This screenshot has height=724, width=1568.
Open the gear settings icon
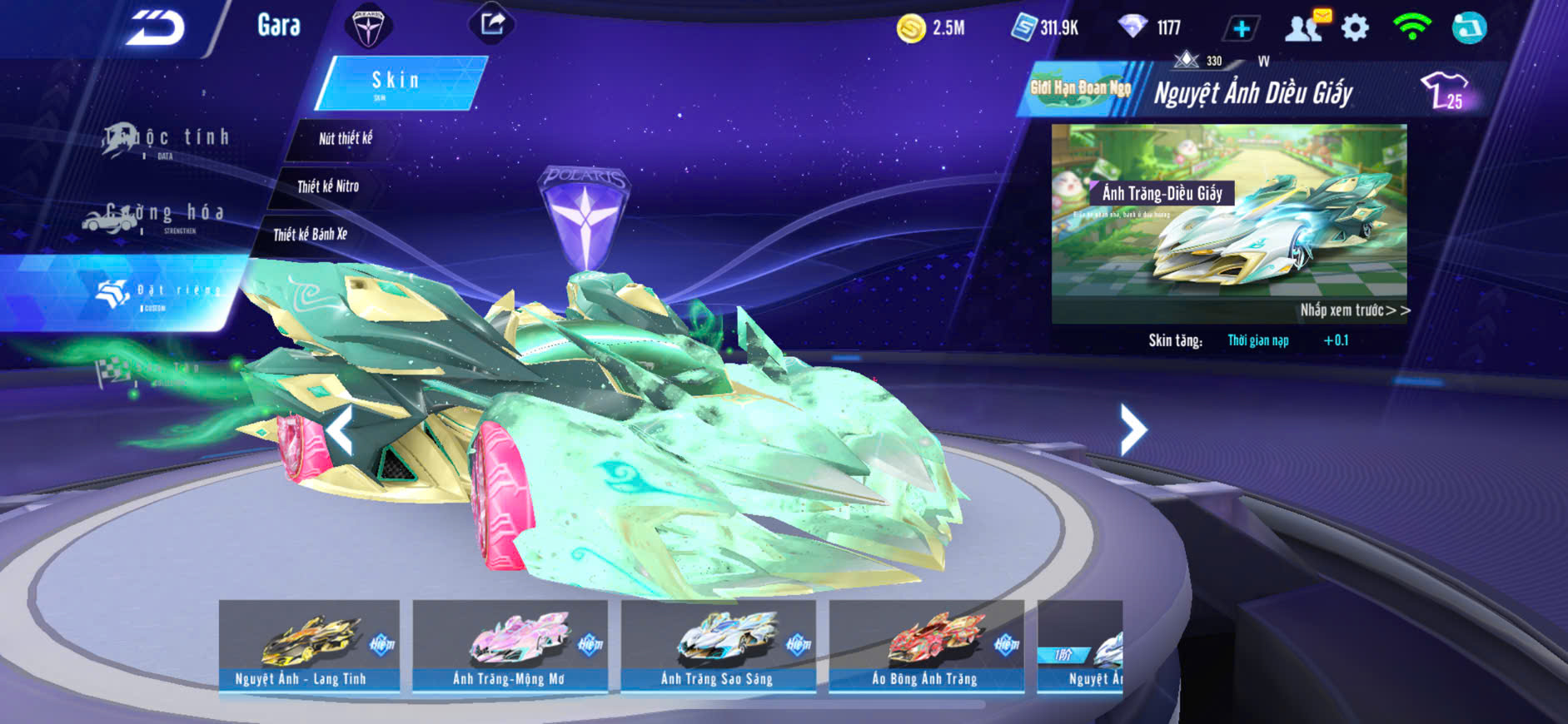point(1355,28)
